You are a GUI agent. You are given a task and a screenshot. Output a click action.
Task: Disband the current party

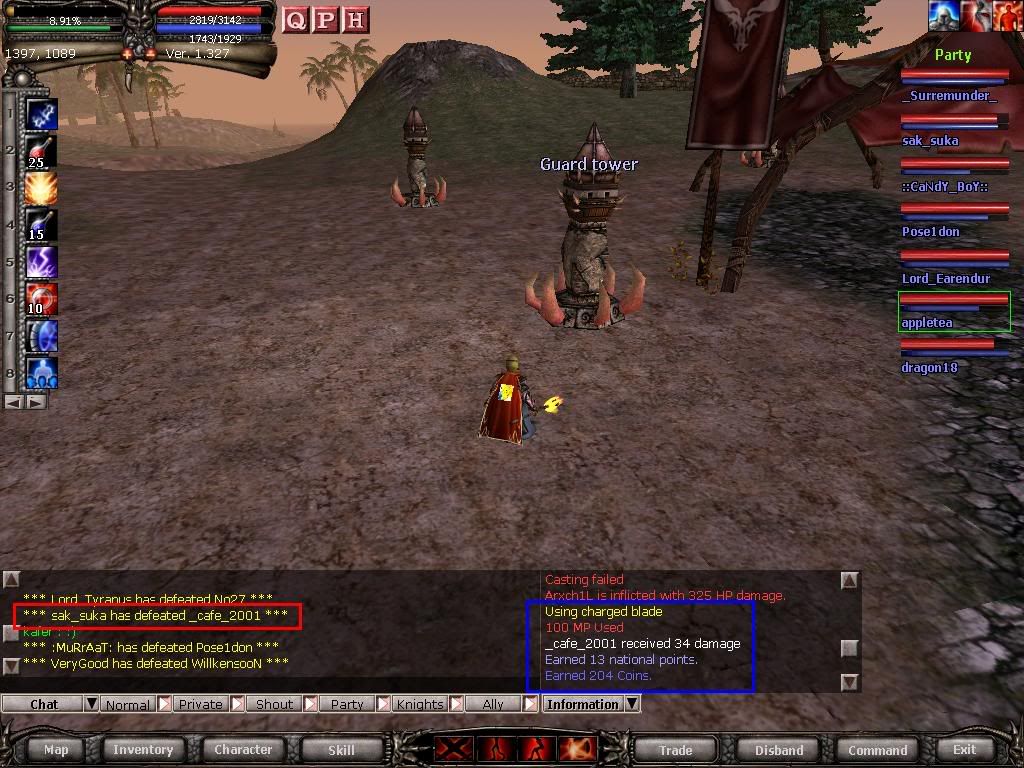click(x=779, y=750)
